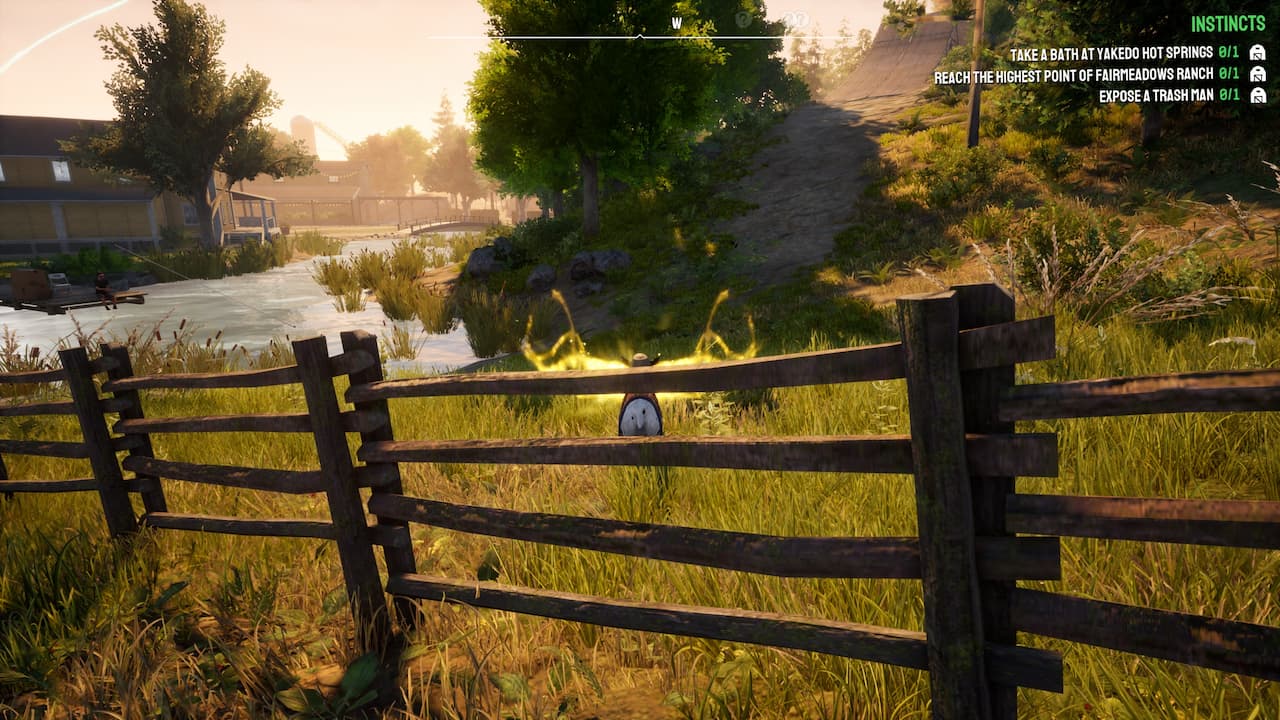Click the W direction marker on the compass
1280x720 pixels.
tap(677, 21)
